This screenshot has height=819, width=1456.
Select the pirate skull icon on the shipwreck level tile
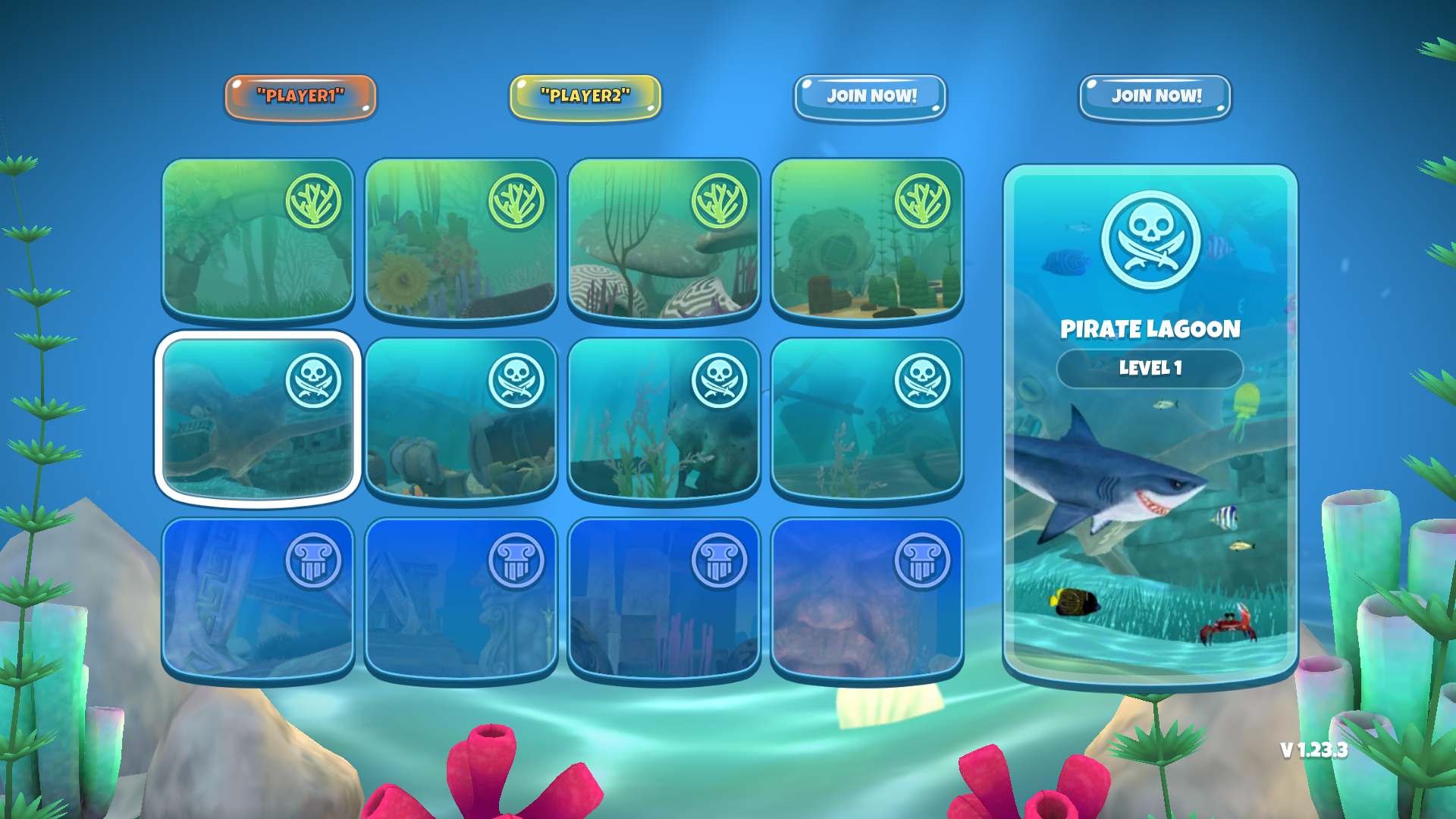click(923, 381)
